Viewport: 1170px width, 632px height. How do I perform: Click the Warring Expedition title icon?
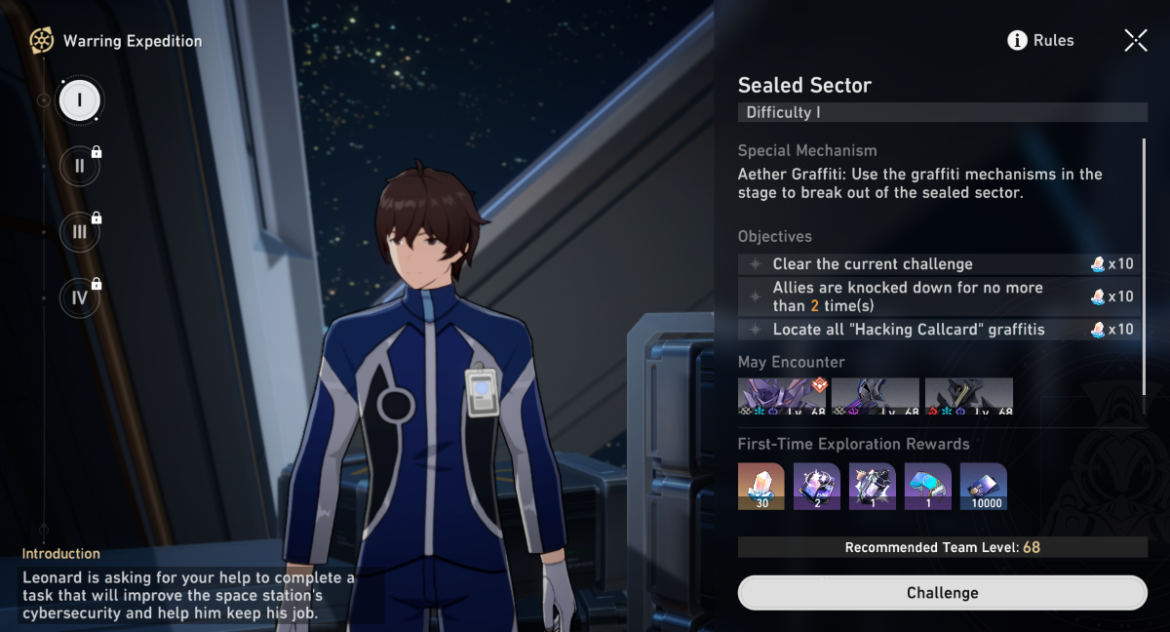41,41
